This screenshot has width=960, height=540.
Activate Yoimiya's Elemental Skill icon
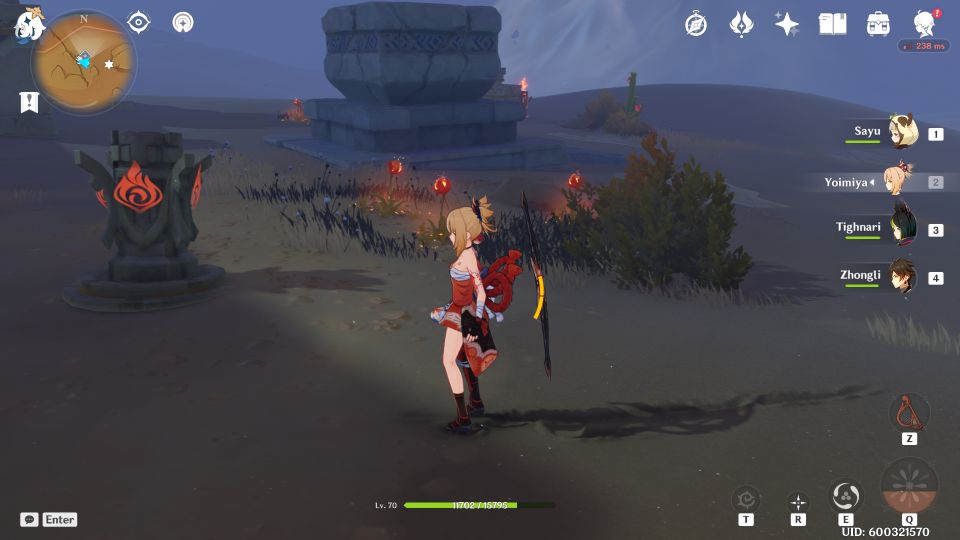pyautogui.click(x=846, y=495)
